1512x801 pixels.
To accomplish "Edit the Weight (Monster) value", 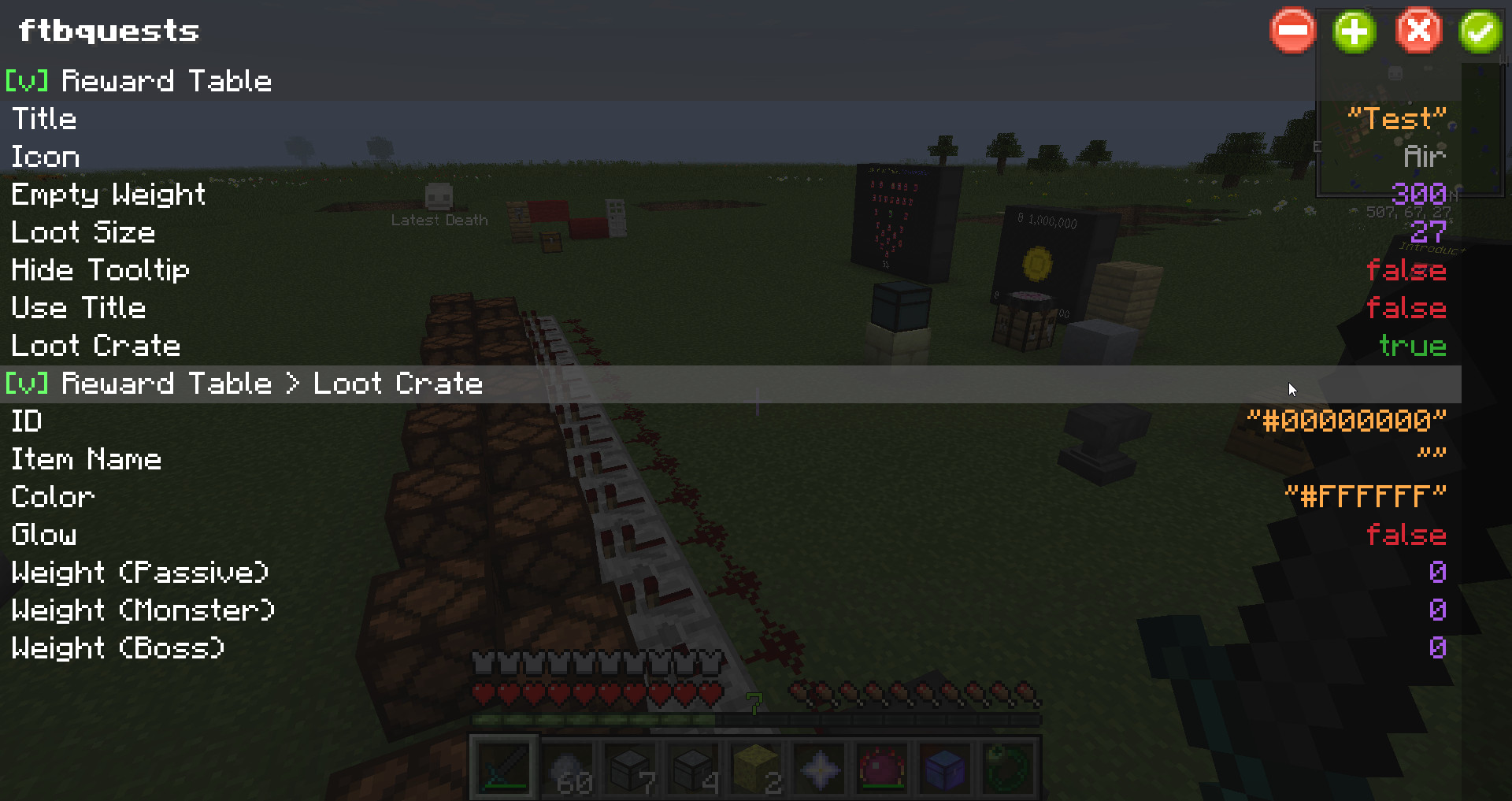I will 1437,610.
